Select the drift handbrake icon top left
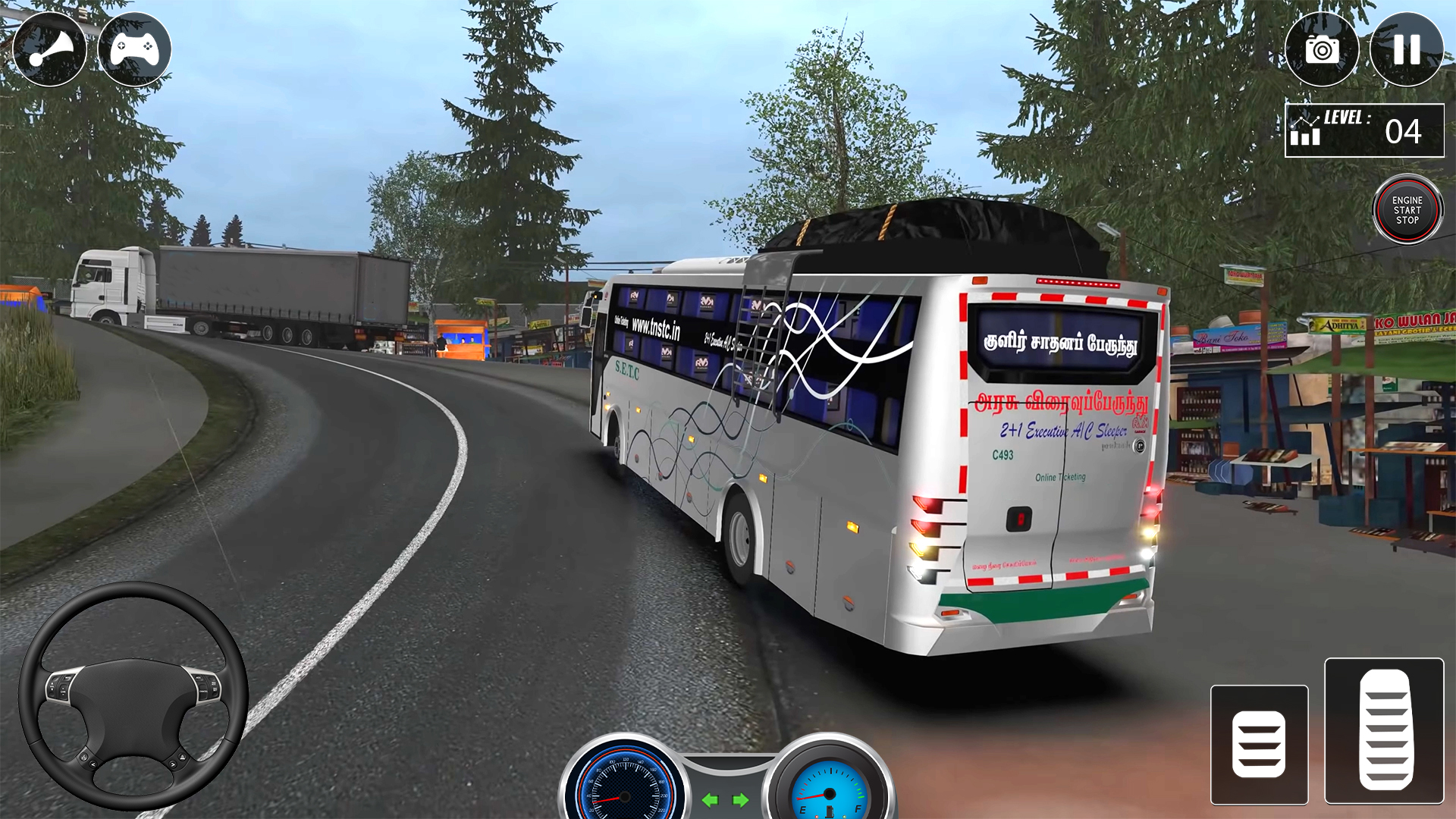Image resolution: width=1456 pixels, height=819 pixels. [x=49, y=49]
